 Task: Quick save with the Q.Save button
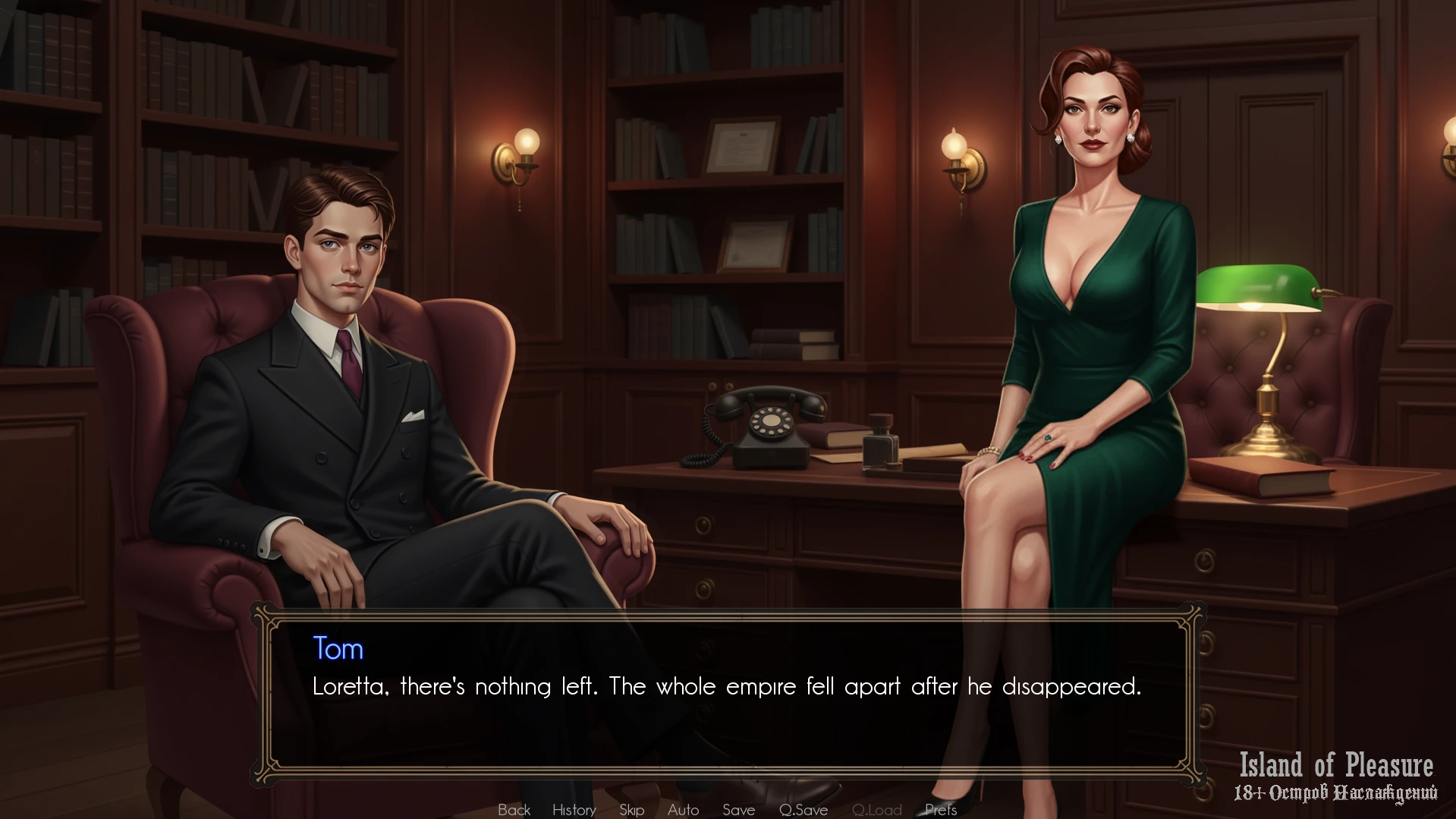[x=803, y=810]
